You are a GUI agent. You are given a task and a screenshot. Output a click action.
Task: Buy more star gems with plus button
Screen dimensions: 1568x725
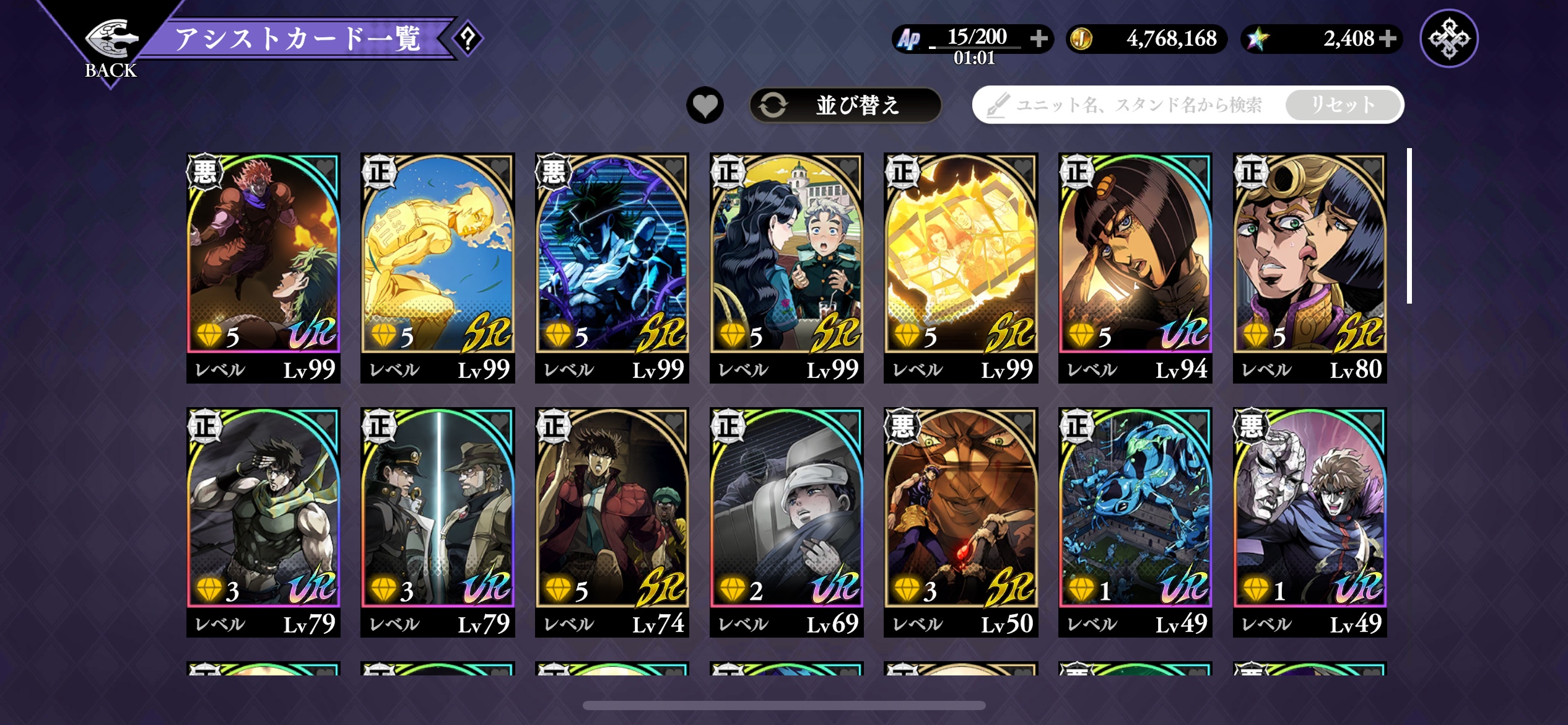click(1388, 38)
